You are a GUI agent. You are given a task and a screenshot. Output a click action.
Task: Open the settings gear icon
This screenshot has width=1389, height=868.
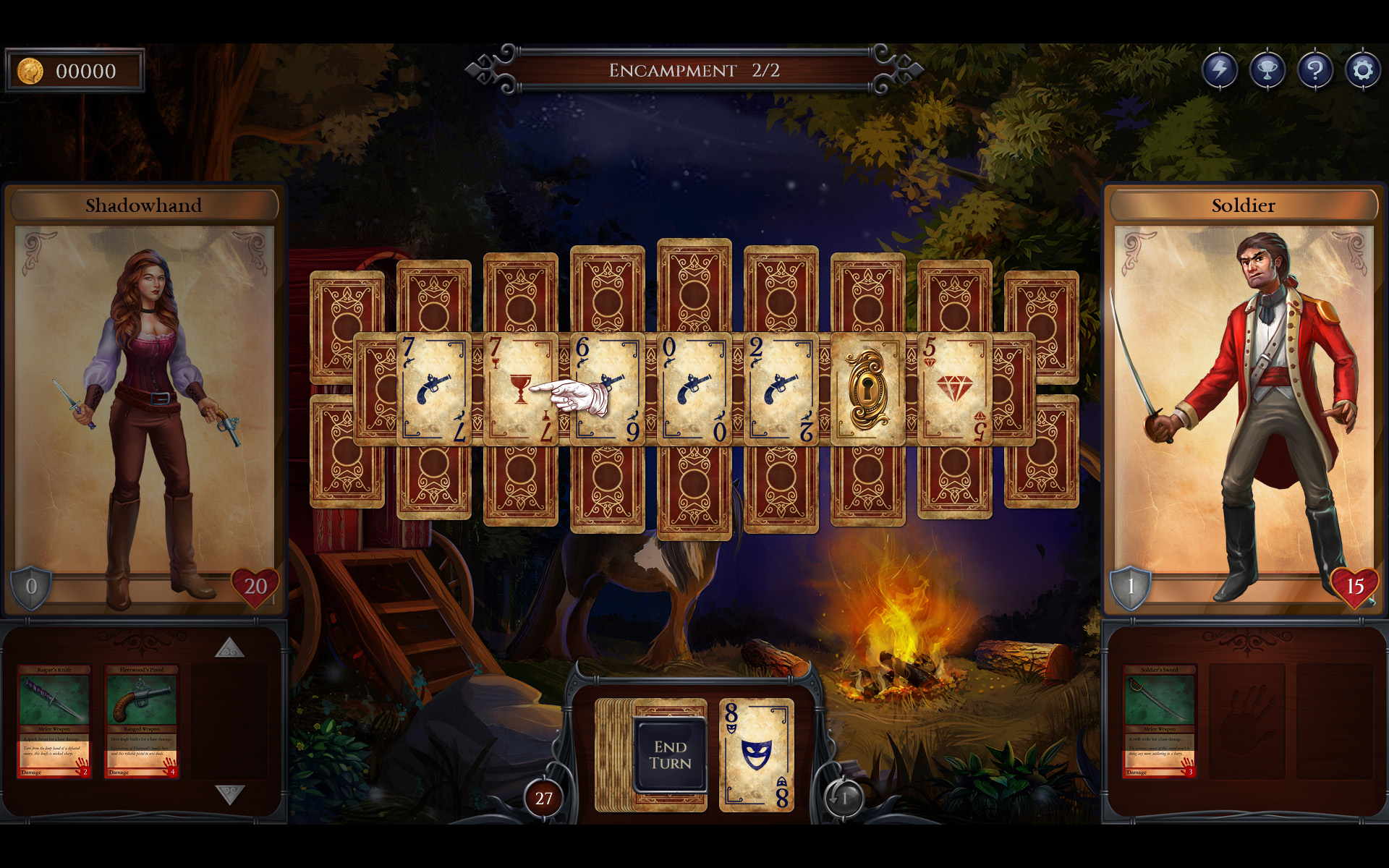point(1363,70)
